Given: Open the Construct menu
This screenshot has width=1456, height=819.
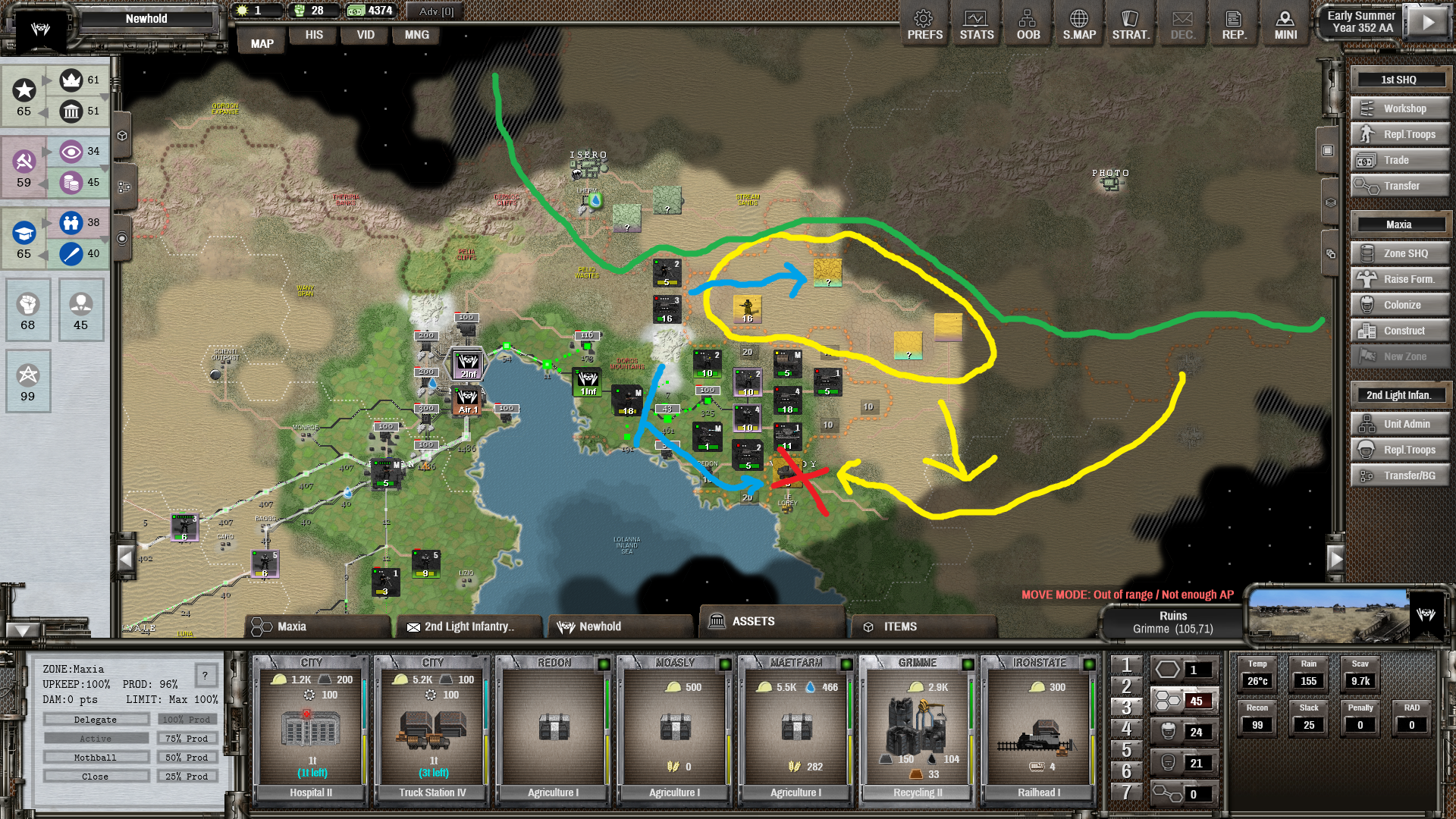Looking at the screenshot, I should coord(1400,331).
